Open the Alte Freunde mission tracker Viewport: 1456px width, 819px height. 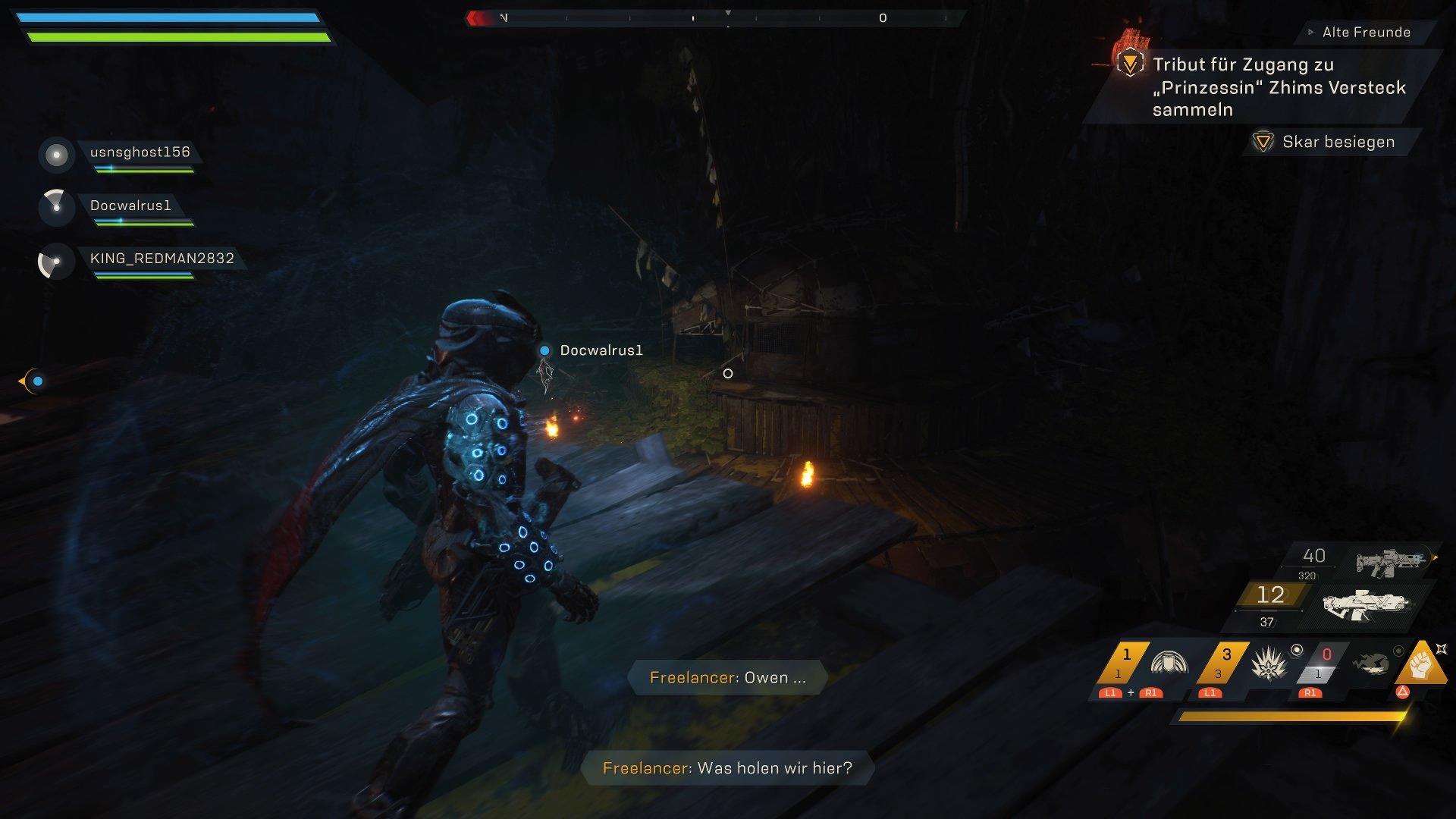point(1366,33)
